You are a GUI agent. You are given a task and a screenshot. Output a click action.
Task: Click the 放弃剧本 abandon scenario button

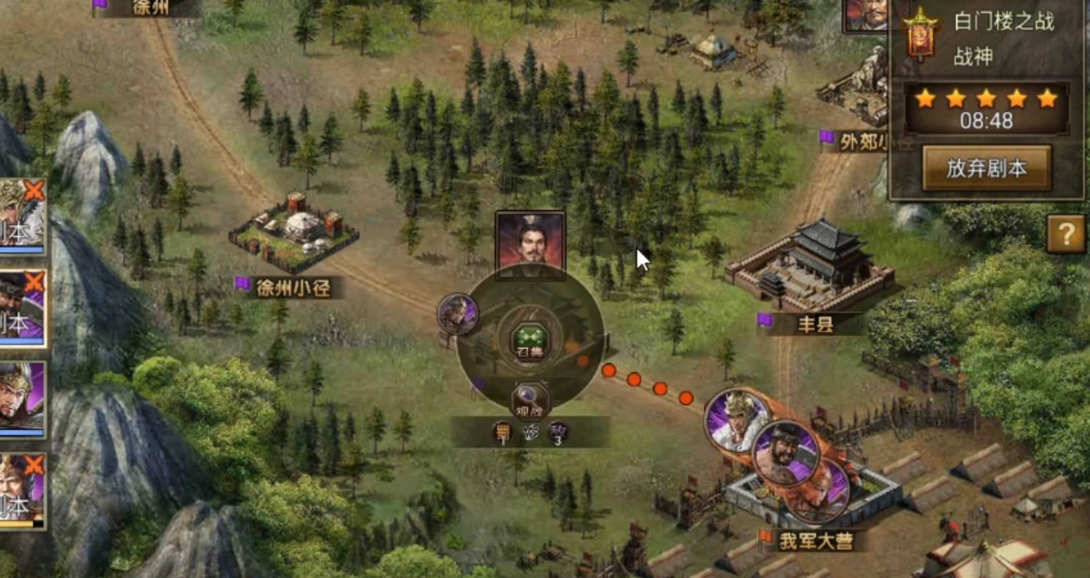point(986,167)
